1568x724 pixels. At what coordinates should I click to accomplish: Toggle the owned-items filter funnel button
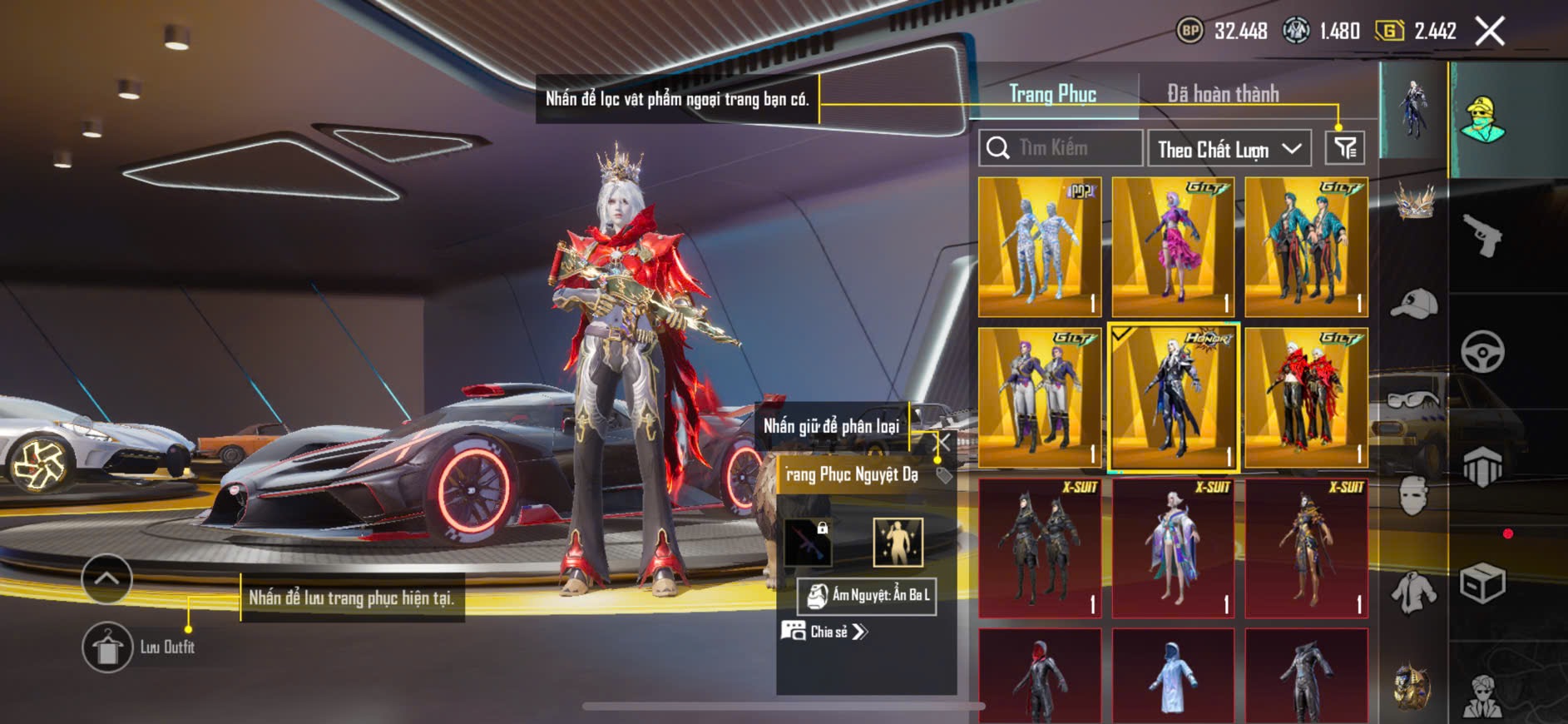[1344, 148]
